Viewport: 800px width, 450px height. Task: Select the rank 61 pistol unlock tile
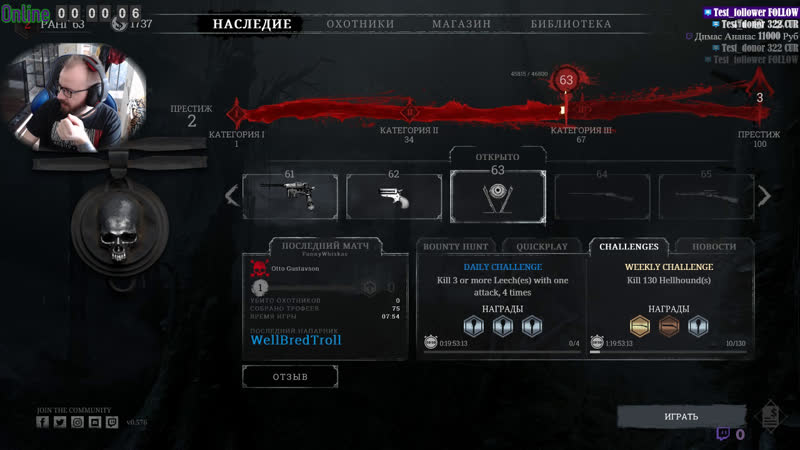click(x=290, y=196)
